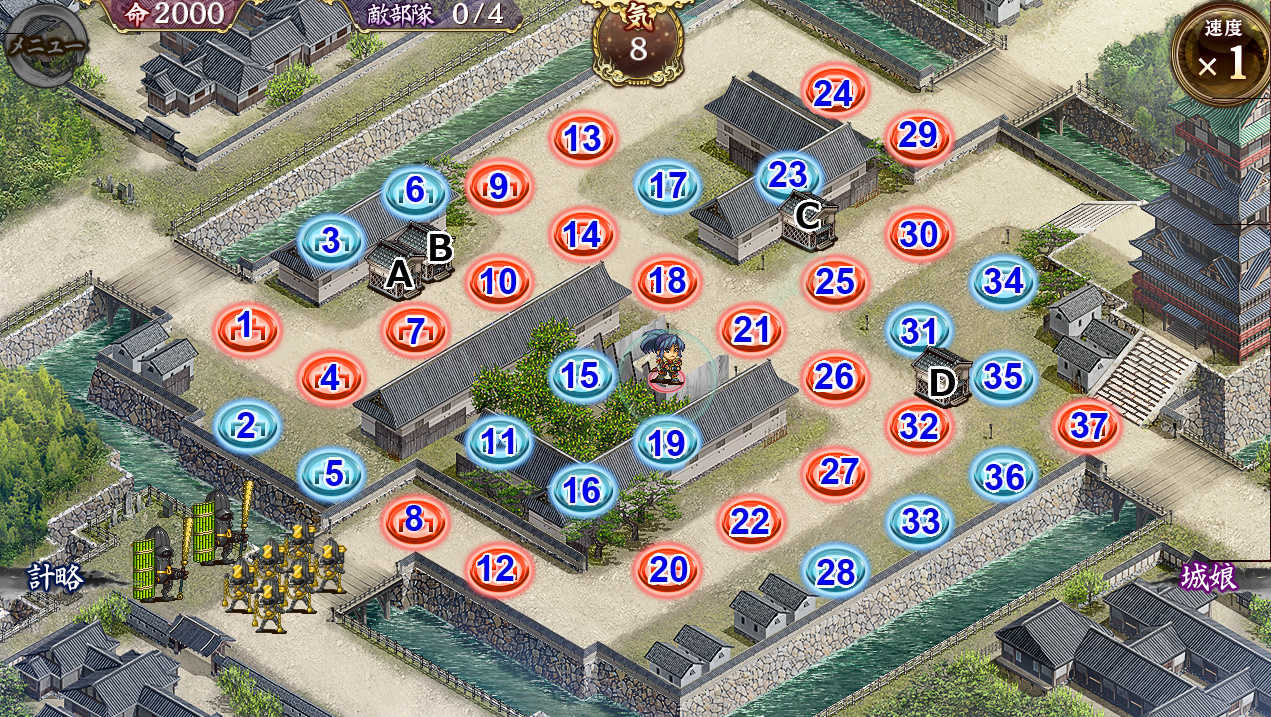
Task: Pick red placement tile 8
Action: pos(415,520)
